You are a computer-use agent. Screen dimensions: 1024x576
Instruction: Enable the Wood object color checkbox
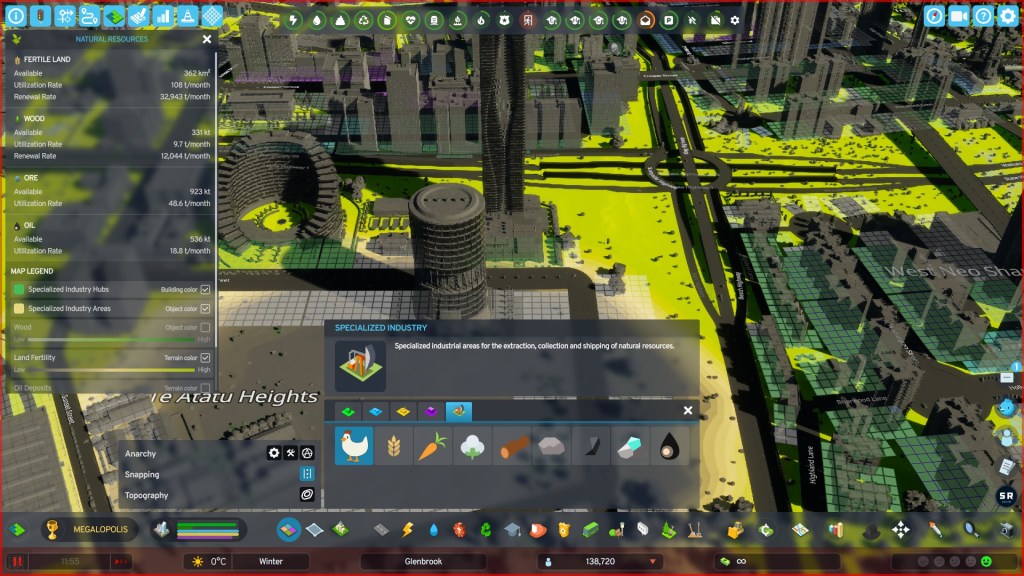tap(205, 327)
